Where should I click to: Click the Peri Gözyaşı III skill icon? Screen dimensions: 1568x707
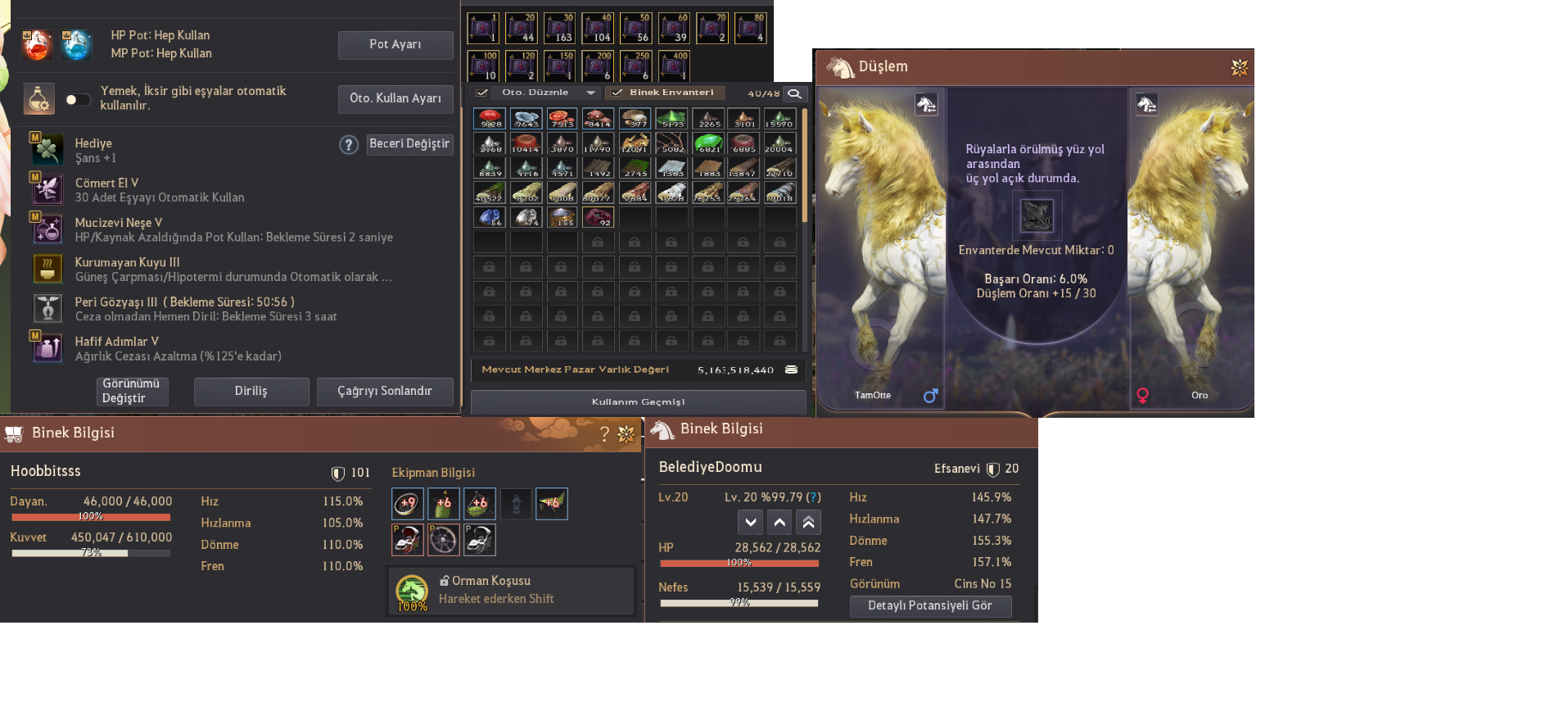(47, 308)
